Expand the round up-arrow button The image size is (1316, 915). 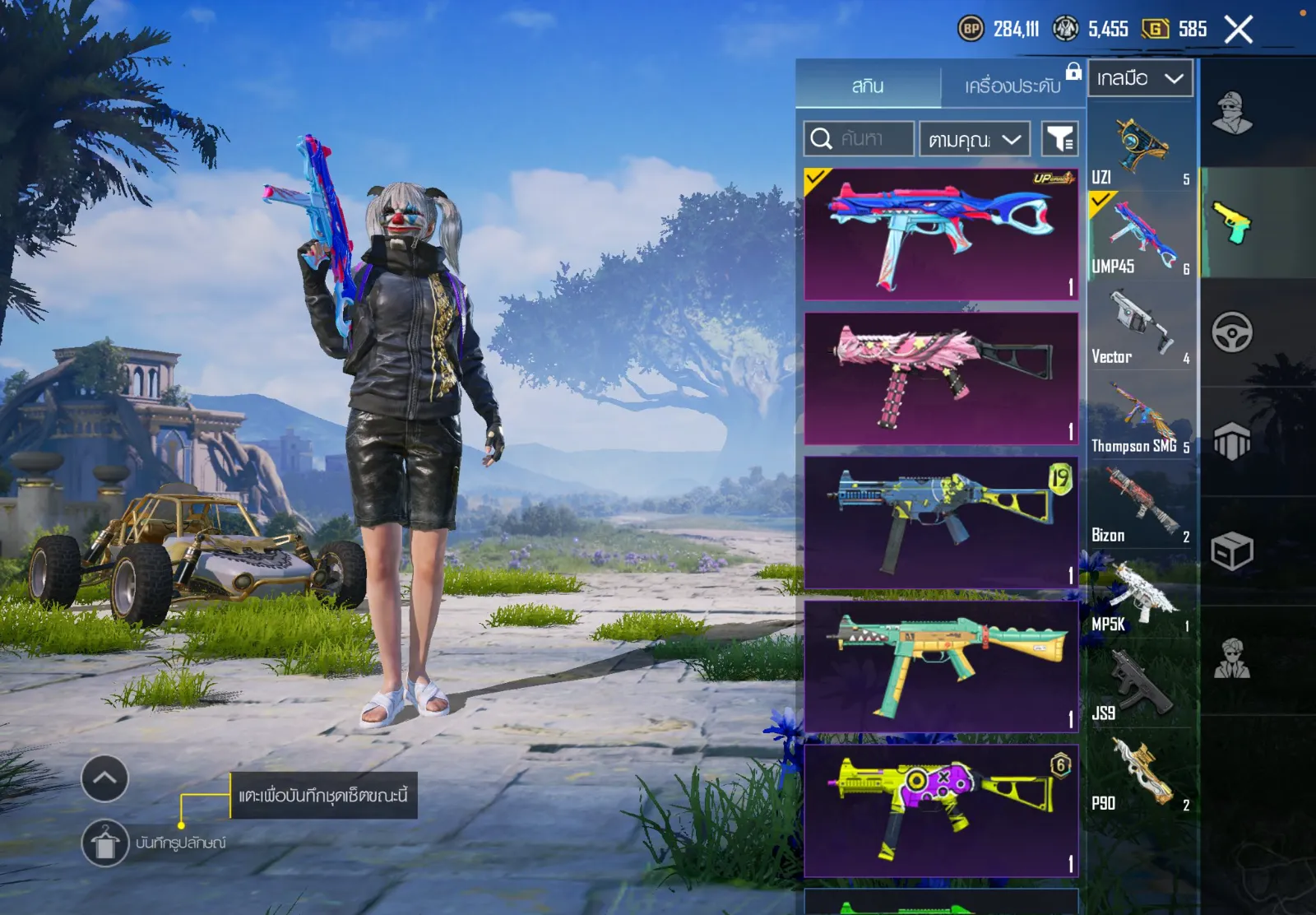click(x=105, y=778)
